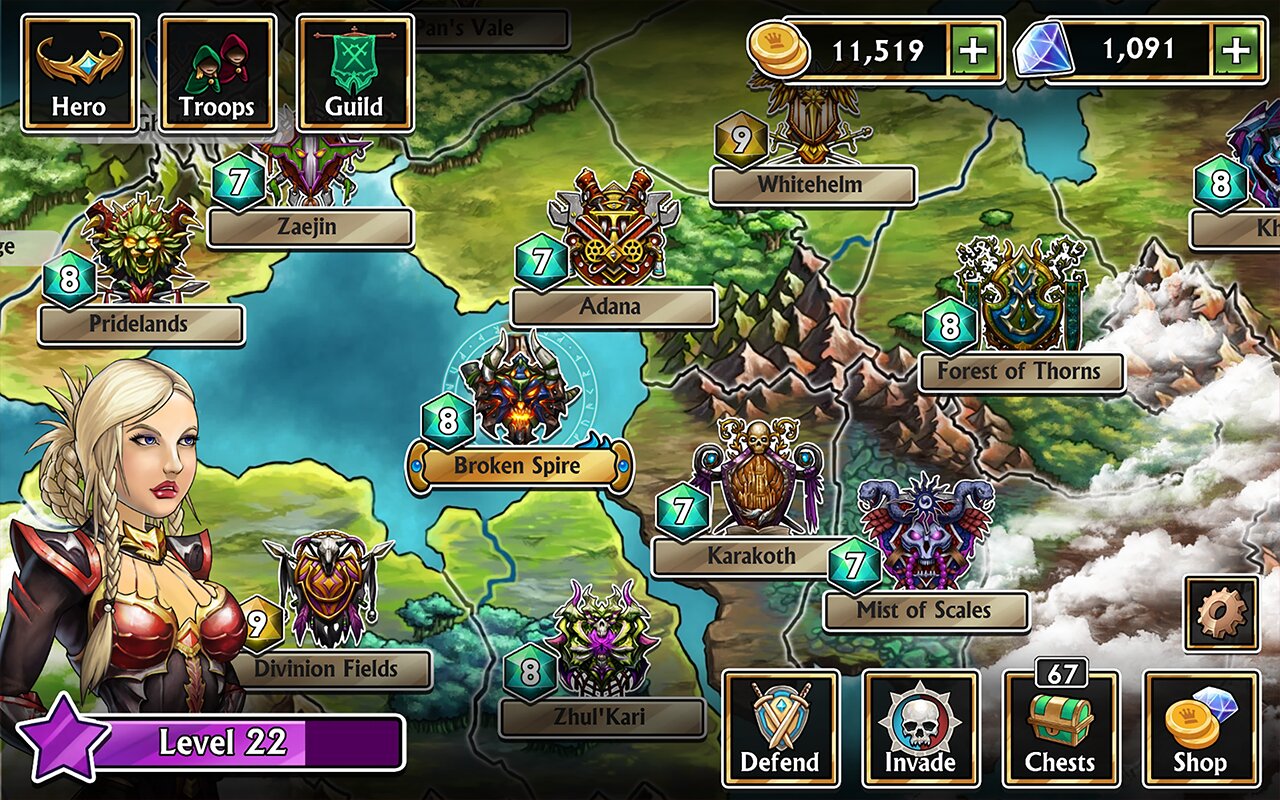Open the Defend menu

(x=780, y=728)
